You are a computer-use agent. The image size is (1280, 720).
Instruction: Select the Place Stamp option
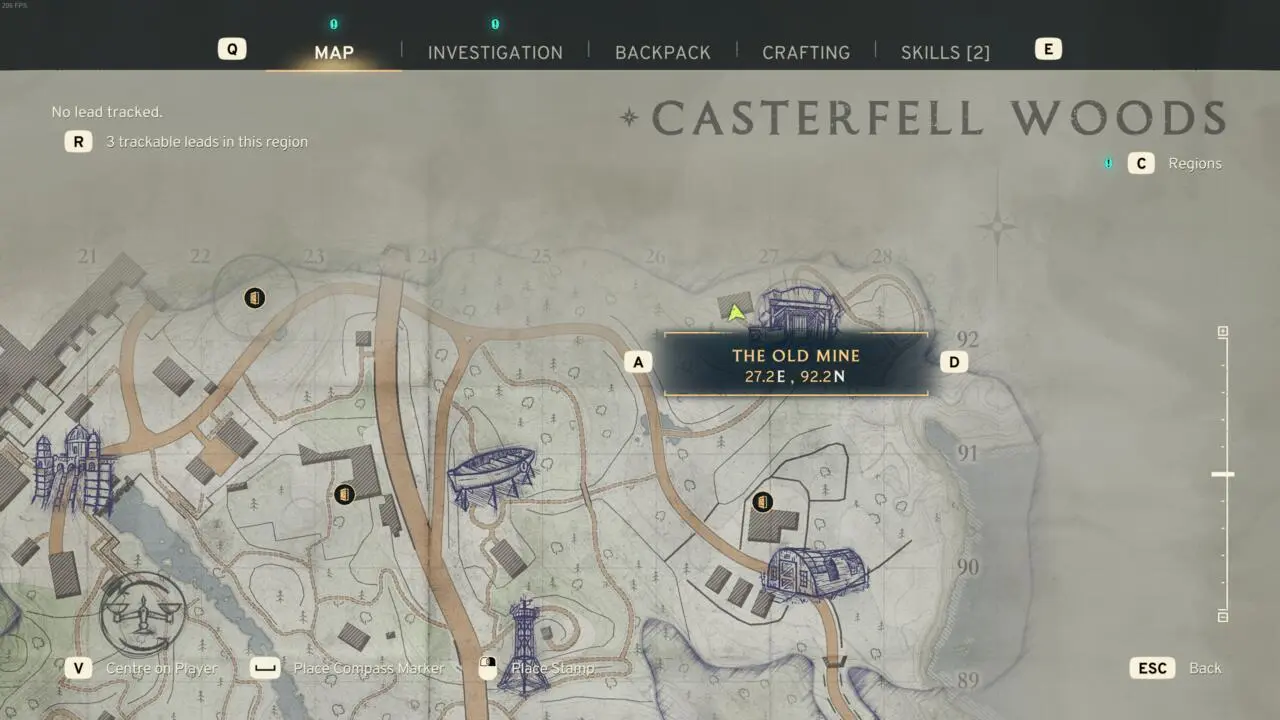coord(551,668)
